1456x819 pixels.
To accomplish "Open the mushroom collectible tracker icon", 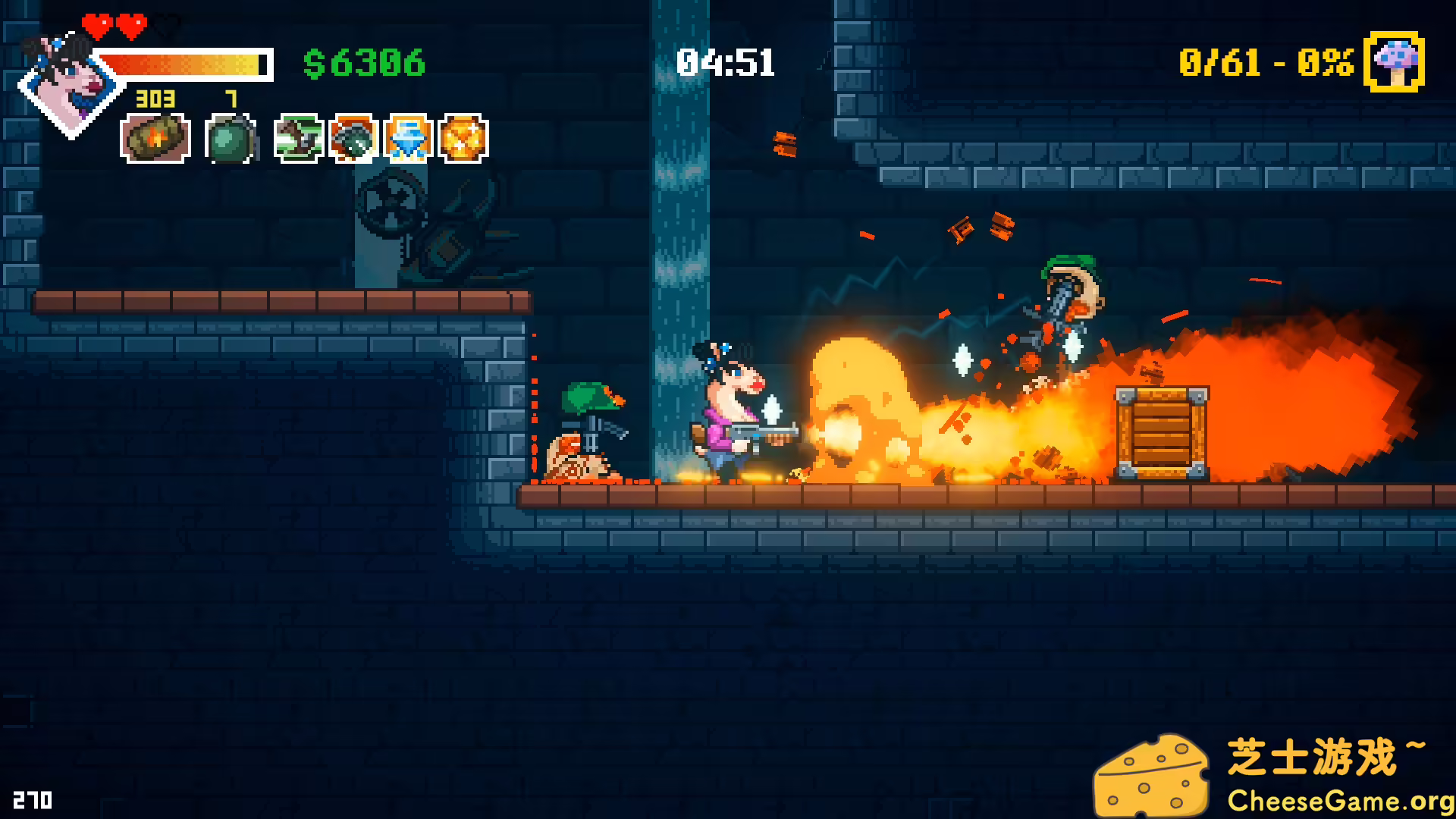I will coord(1394,62).
